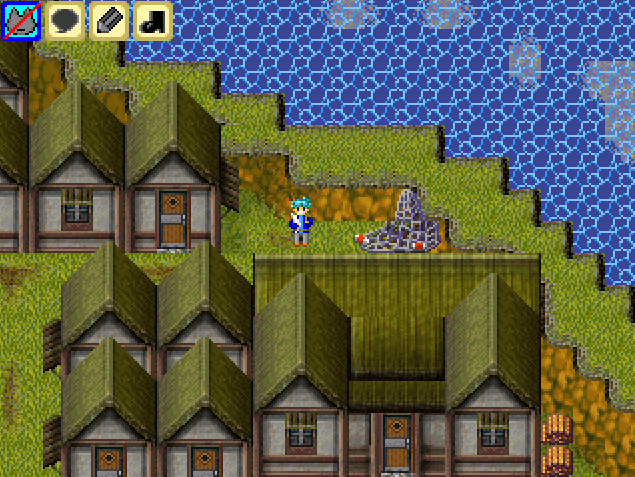
Task: Open the speech bubble chat icon
Action: click(x=65, y=21)
